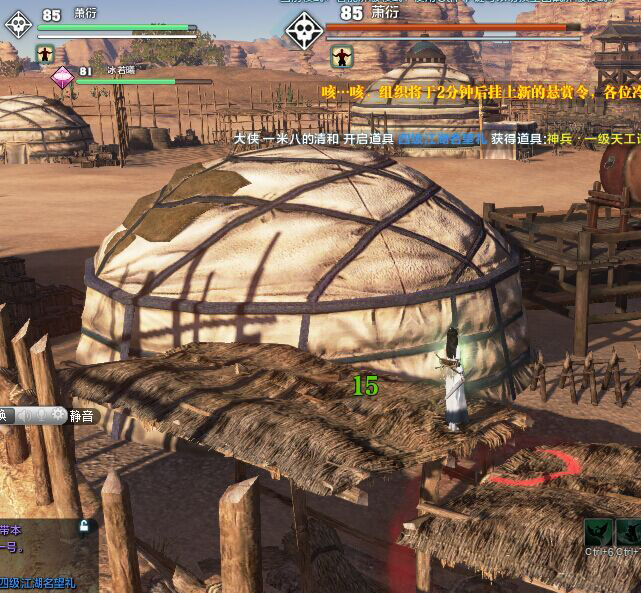641x593 pixels.
Task: Open voice settings with the gear icon
Action: click(x=59, y=415)
